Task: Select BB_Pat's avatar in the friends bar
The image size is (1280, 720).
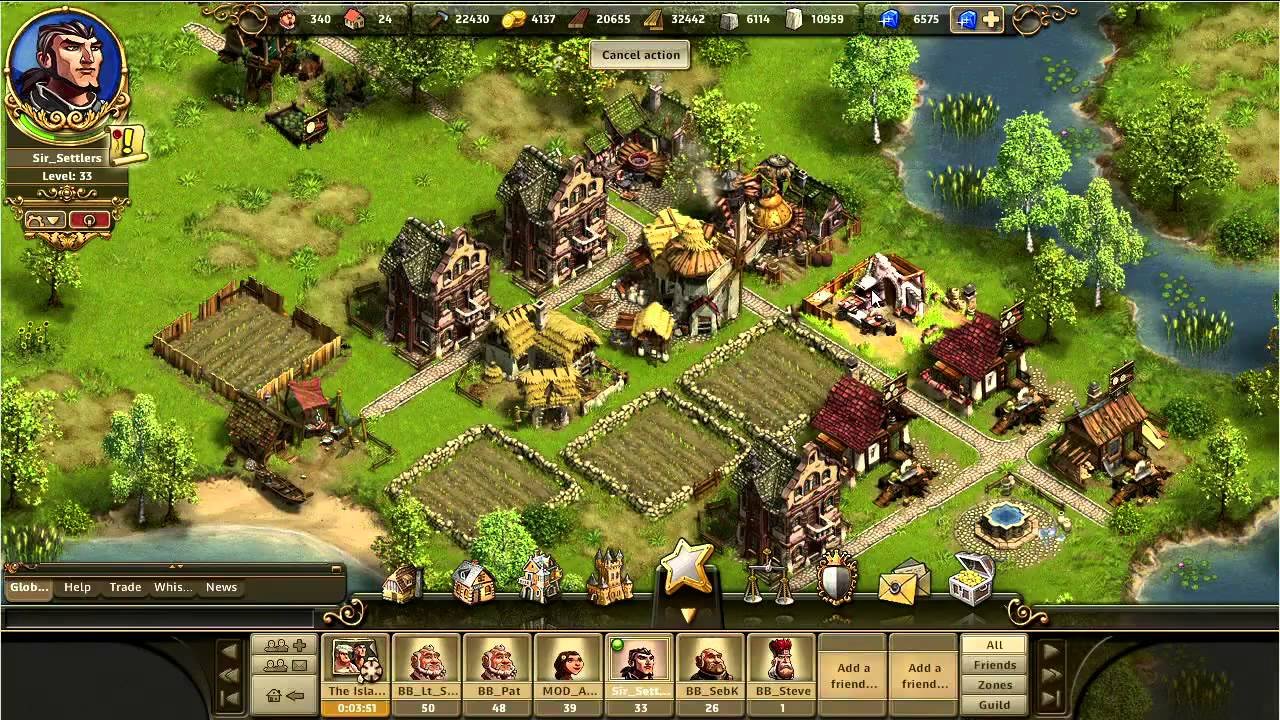Action: pyautogui.click(x=497, y=663)
